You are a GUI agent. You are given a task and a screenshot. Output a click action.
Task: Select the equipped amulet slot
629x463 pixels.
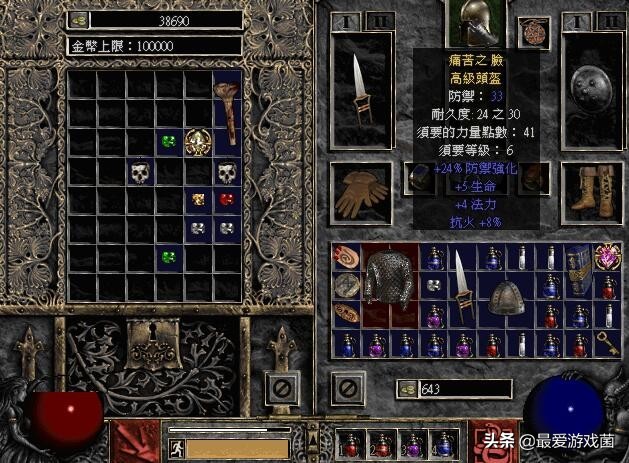point(530,30)
